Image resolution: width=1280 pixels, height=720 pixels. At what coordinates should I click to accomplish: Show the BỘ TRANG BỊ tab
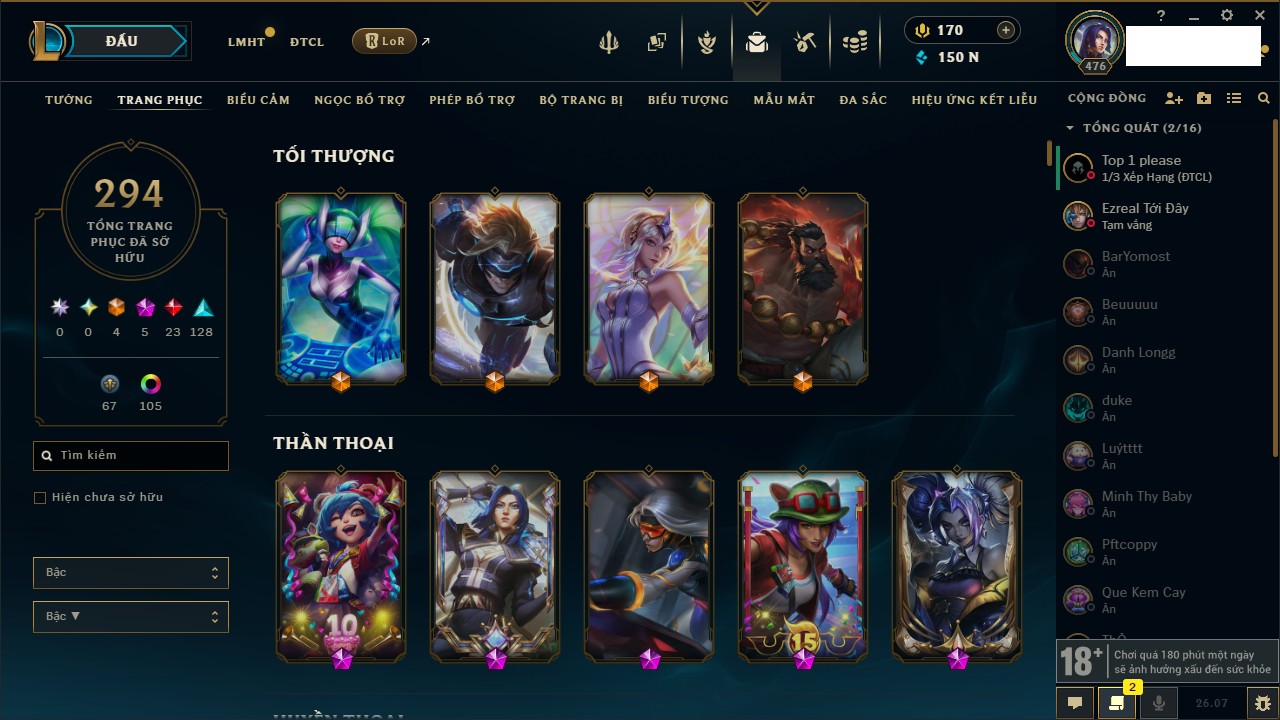(x=581, y=100)
